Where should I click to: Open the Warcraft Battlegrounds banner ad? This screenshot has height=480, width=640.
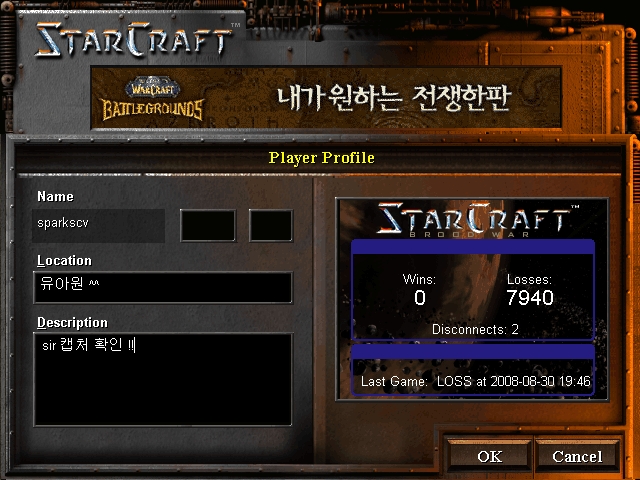click(x=320, y=96)
